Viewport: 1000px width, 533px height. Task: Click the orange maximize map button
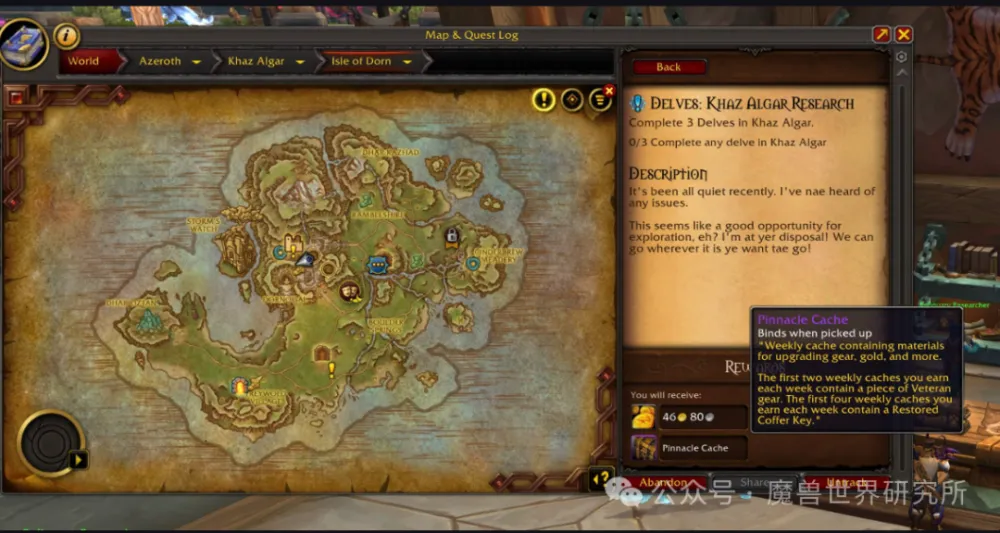(881, 35)
